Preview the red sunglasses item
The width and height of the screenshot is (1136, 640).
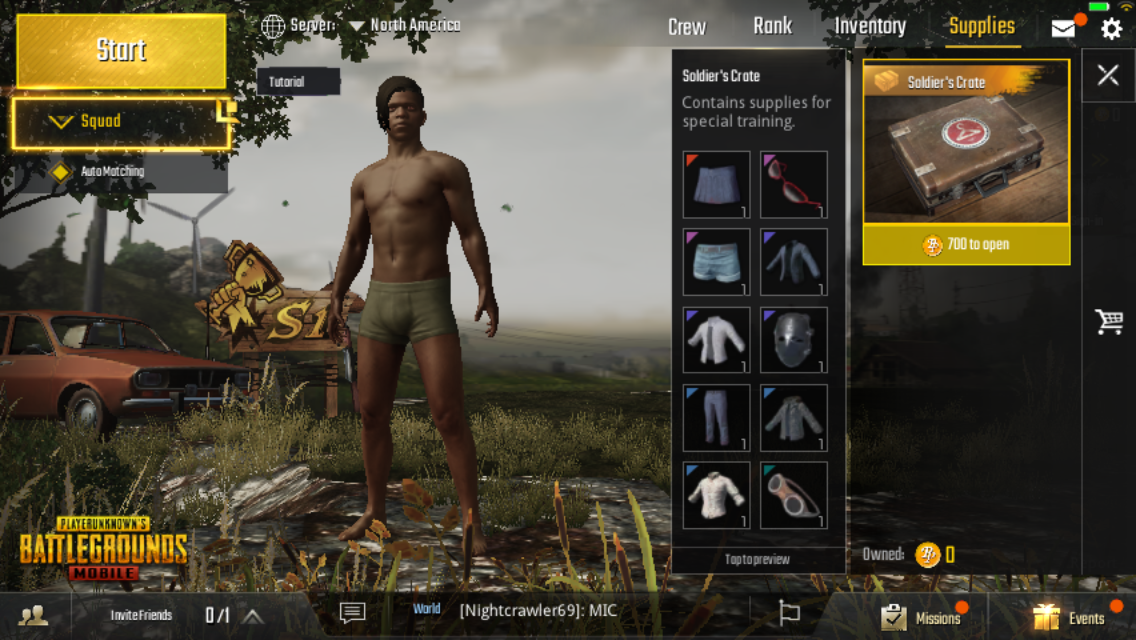[x=794, y=184]
